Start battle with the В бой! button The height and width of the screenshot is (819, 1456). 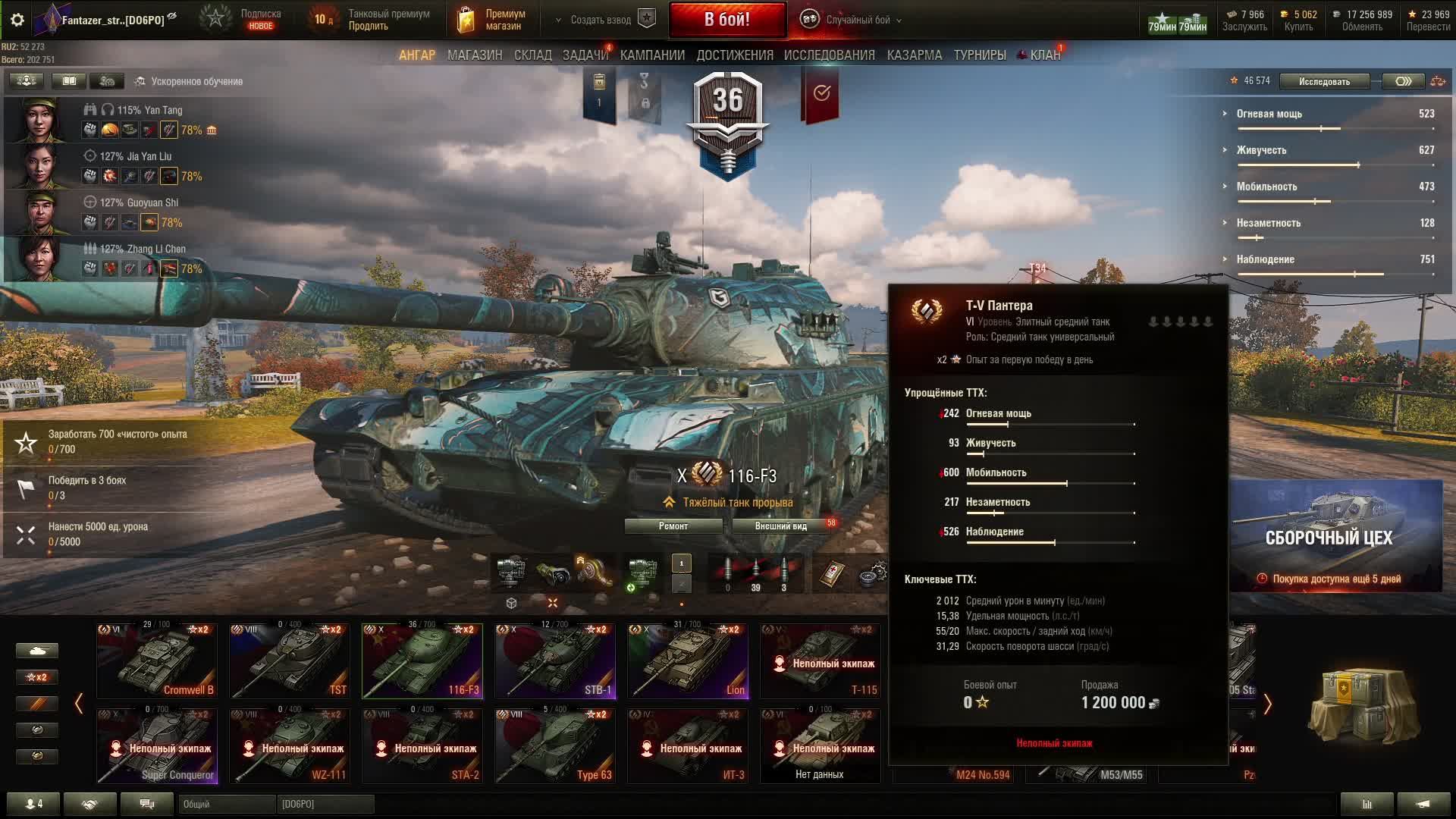click(x=726, y=20)
